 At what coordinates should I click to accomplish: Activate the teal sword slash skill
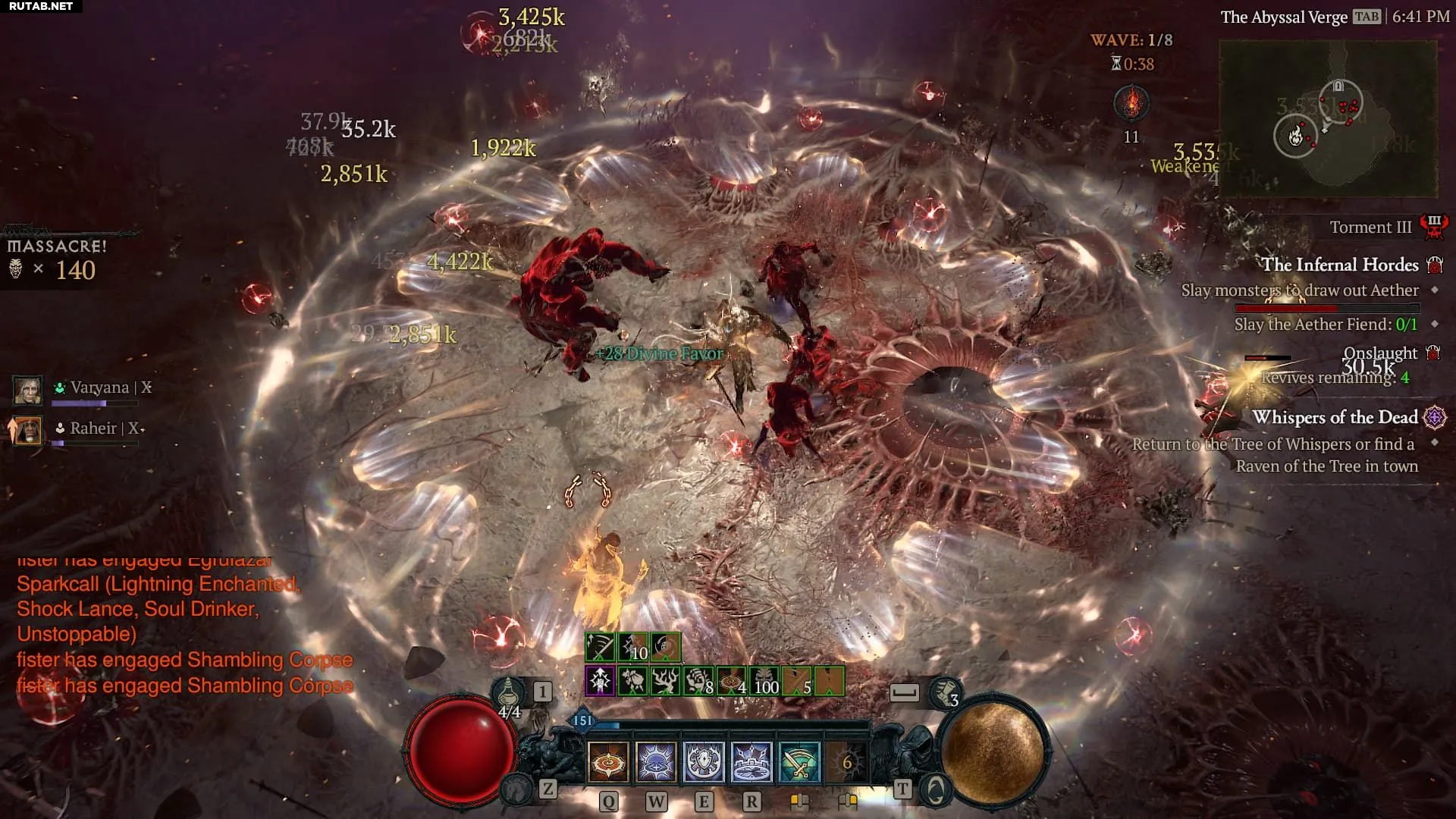pyautogui.click(x=799, y=761)
